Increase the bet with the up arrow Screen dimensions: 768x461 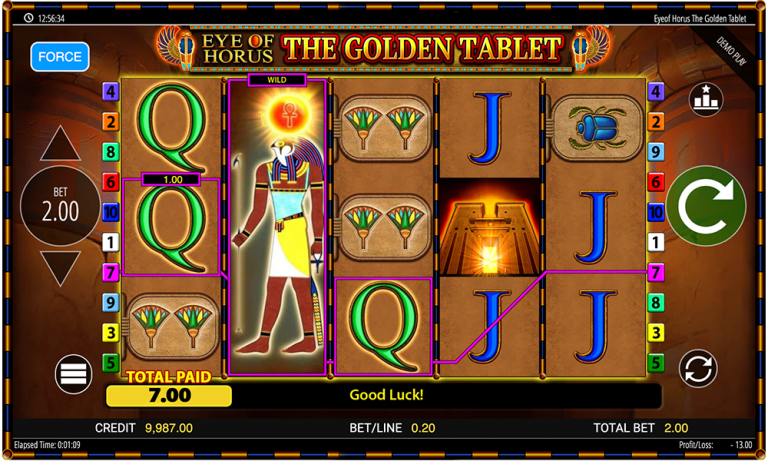click(60, 145)
